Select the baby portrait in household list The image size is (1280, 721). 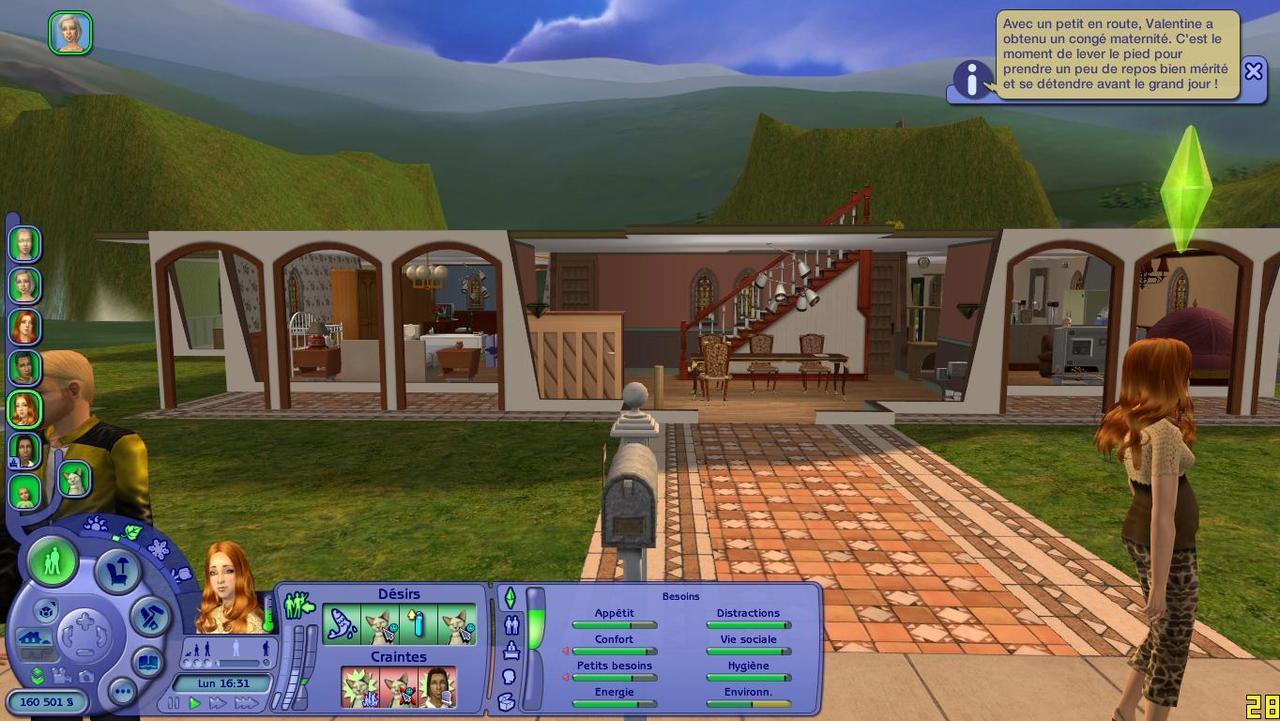(24, 492)
